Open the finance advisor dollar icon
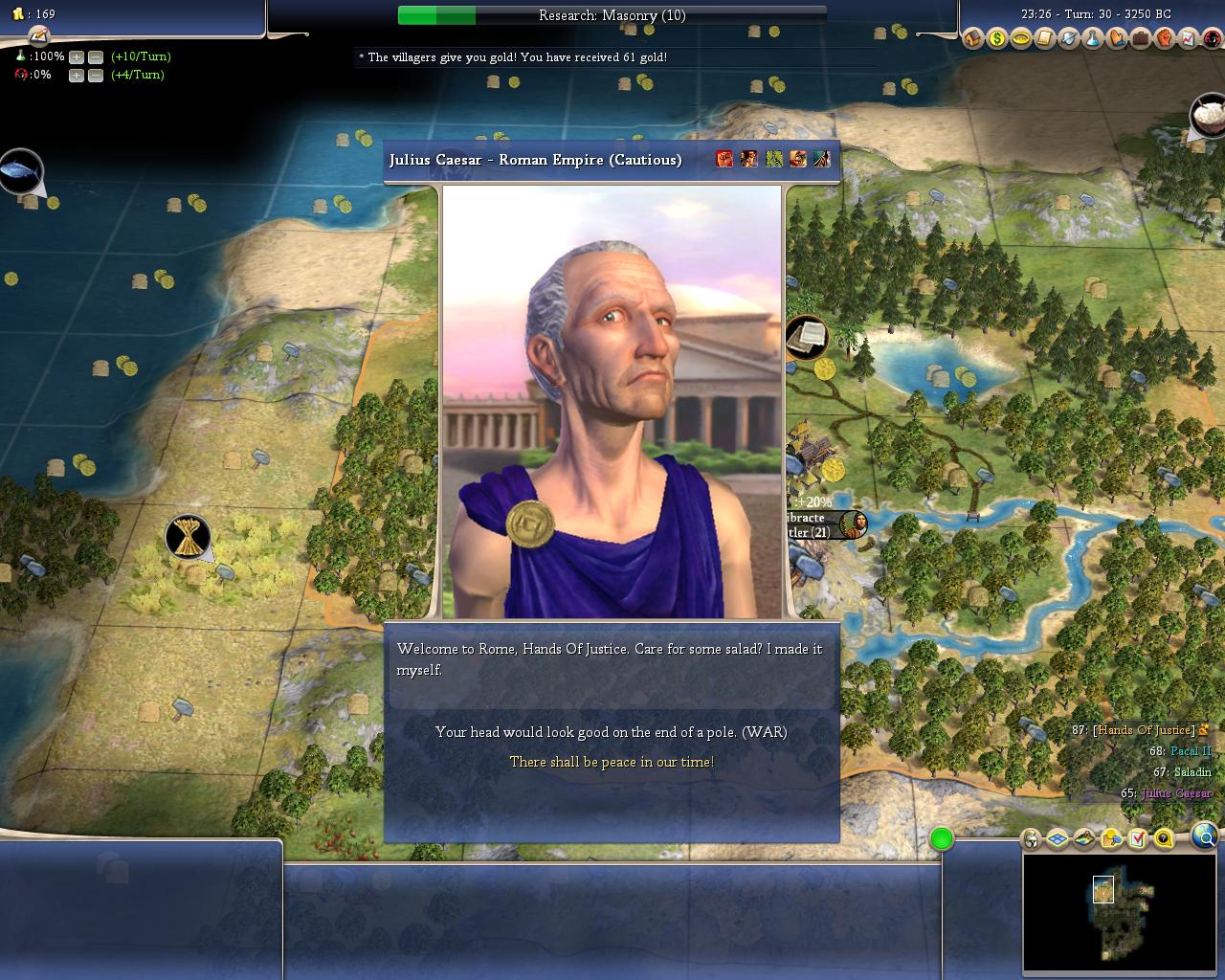The image size is (1225, 980). click(x=997, y=39)
